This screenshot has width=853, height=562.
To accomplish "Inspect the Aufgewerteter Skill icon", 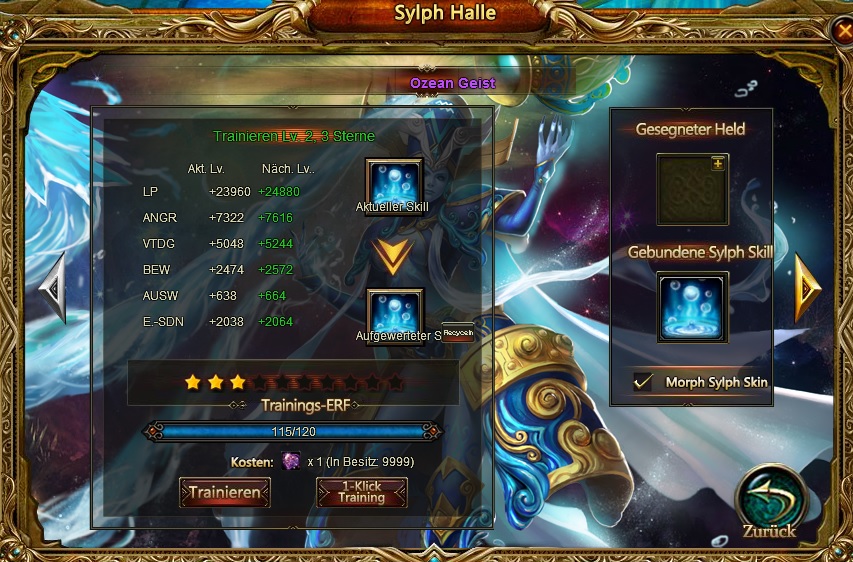I will tap(395, 312).
